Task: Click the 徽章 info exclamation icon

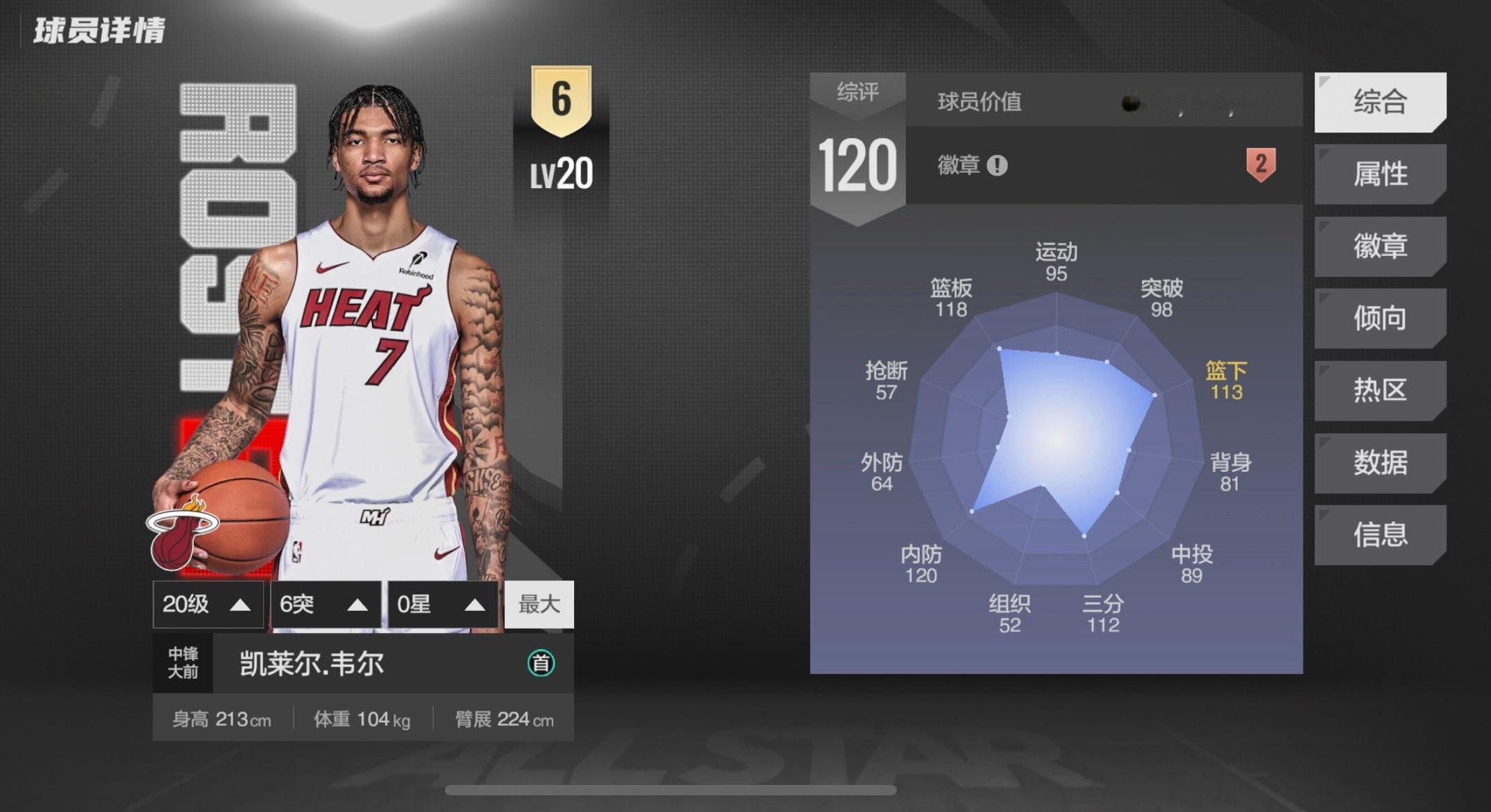Action: click(997, 166)
